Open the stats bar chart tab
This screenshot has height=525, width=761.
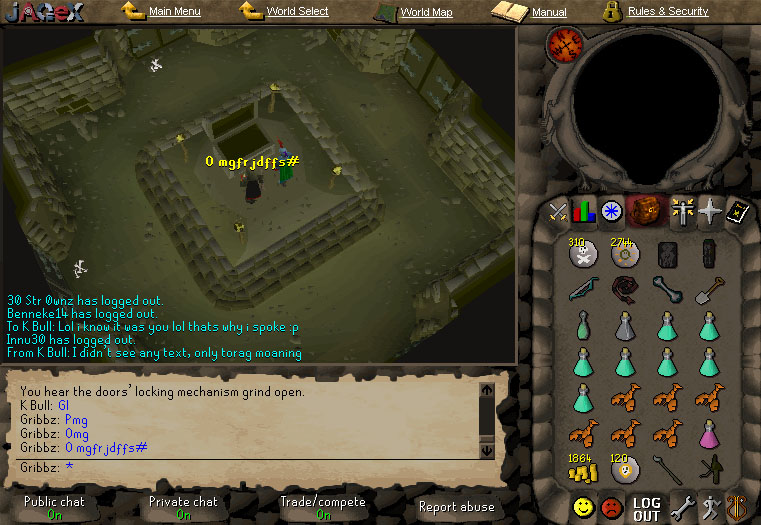tap(584, 211)
